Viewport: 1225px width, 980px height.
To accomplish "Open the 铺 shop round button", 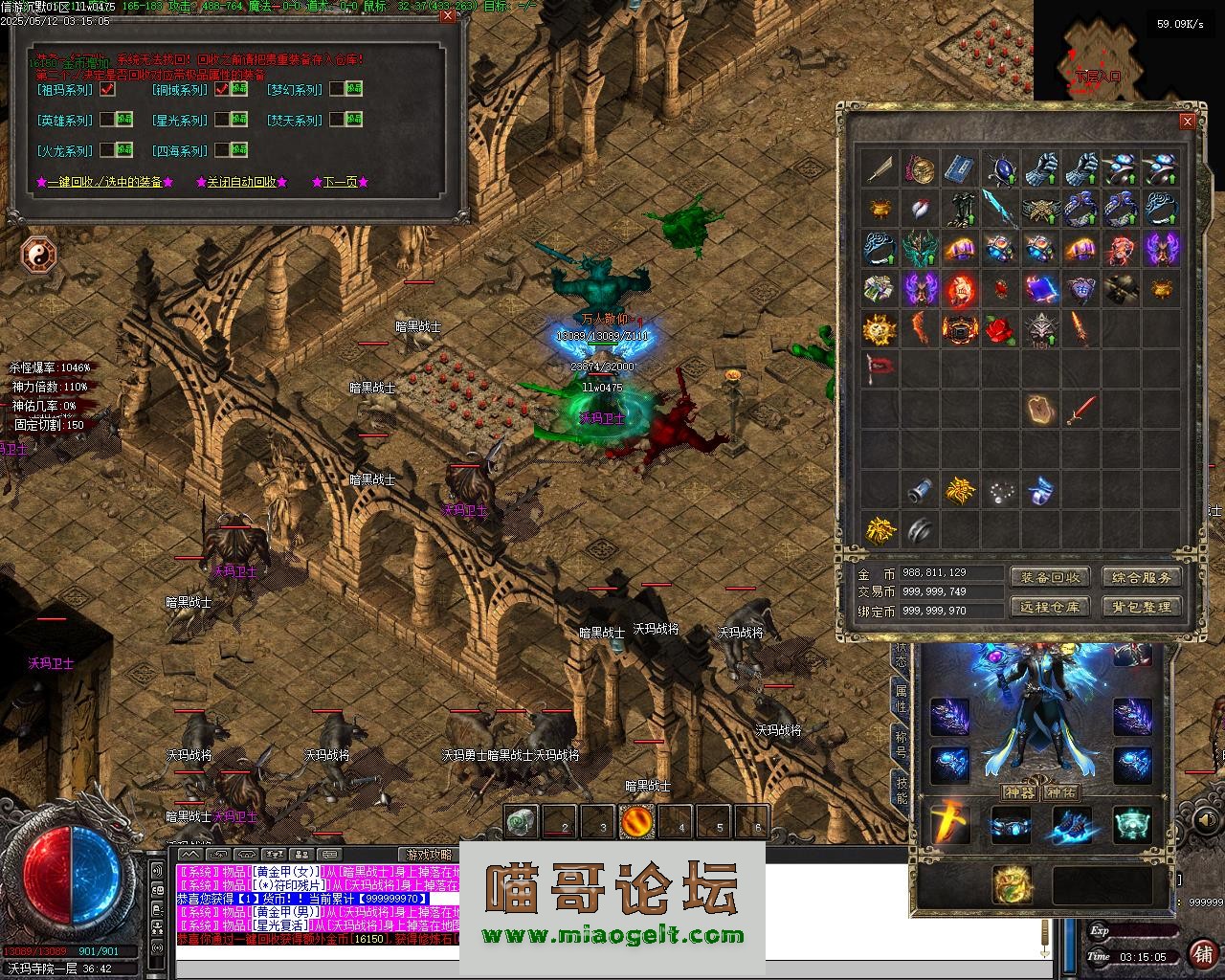I will [1202, 952].
